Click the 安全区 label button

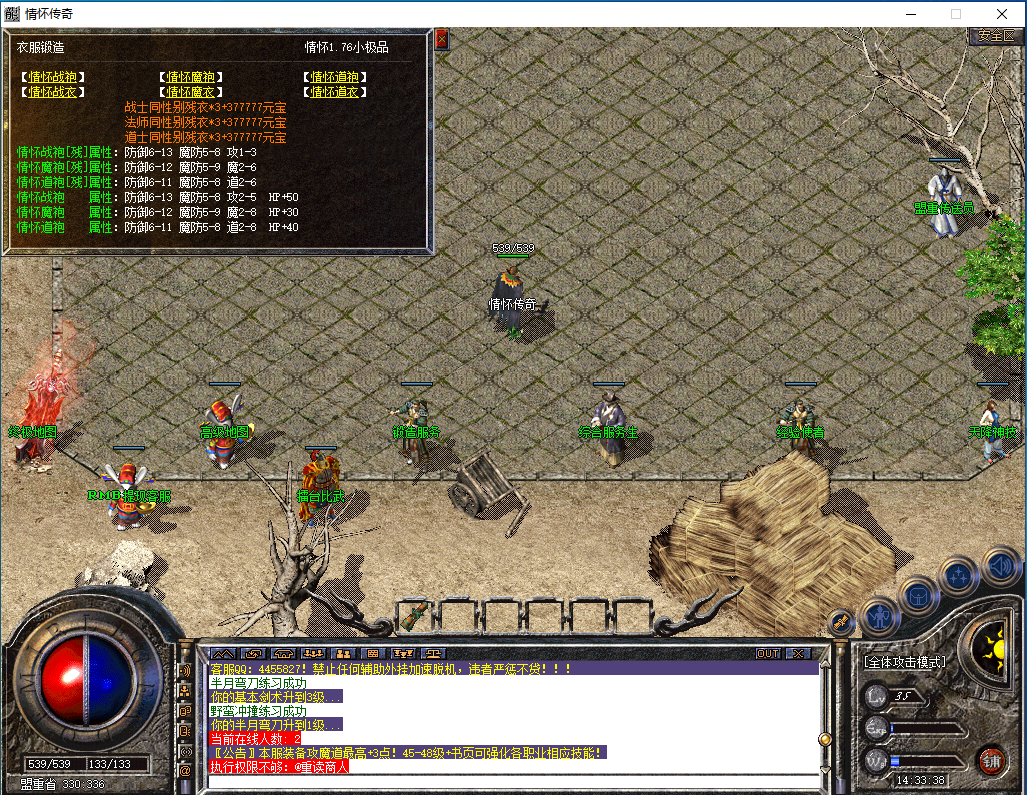click(x=996, y=36)
